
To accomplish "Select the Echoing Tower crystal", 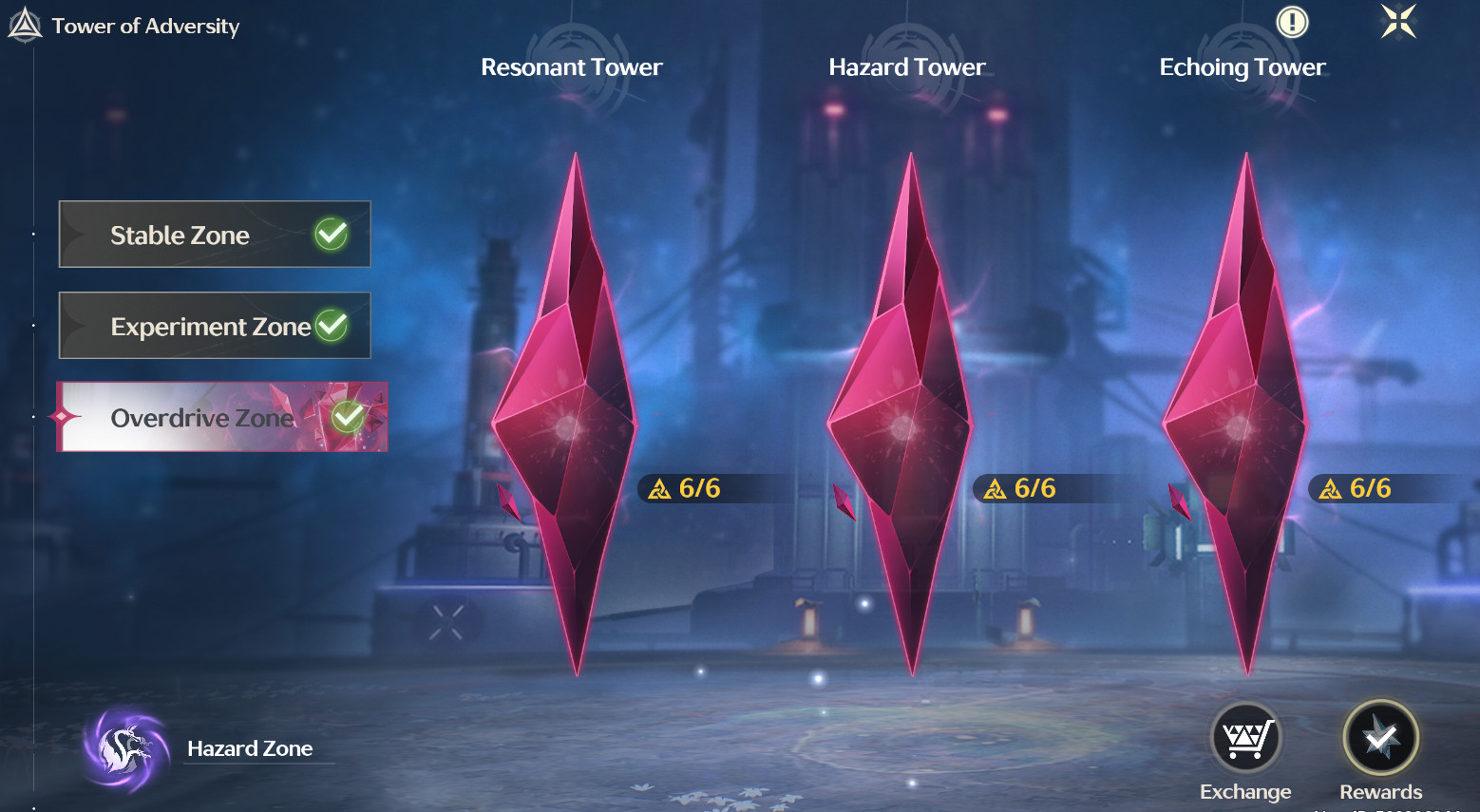I will 1239,418.
